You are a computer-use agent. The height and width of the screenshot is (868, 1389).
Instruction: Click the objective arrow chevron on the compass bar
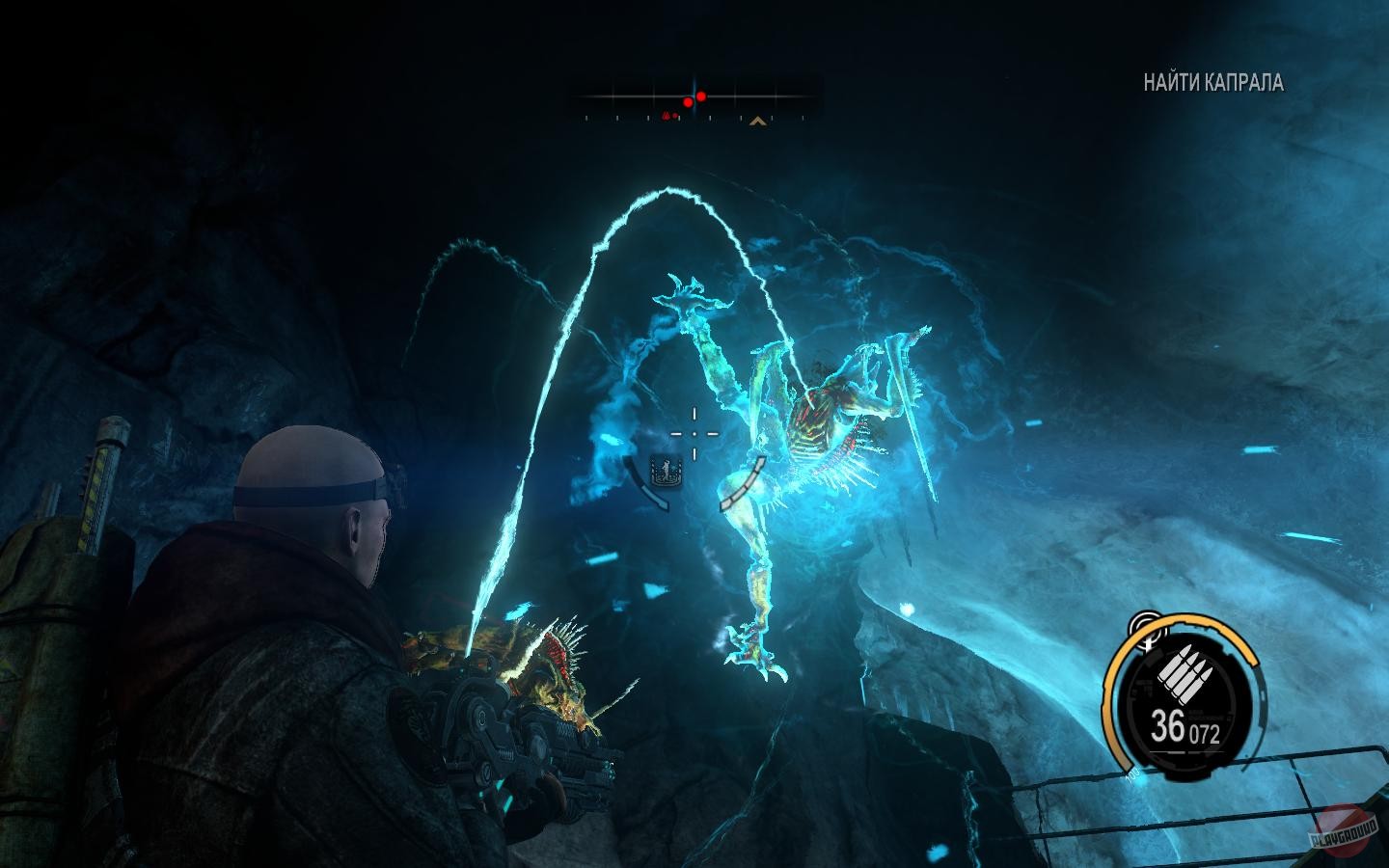coord(758,121)
